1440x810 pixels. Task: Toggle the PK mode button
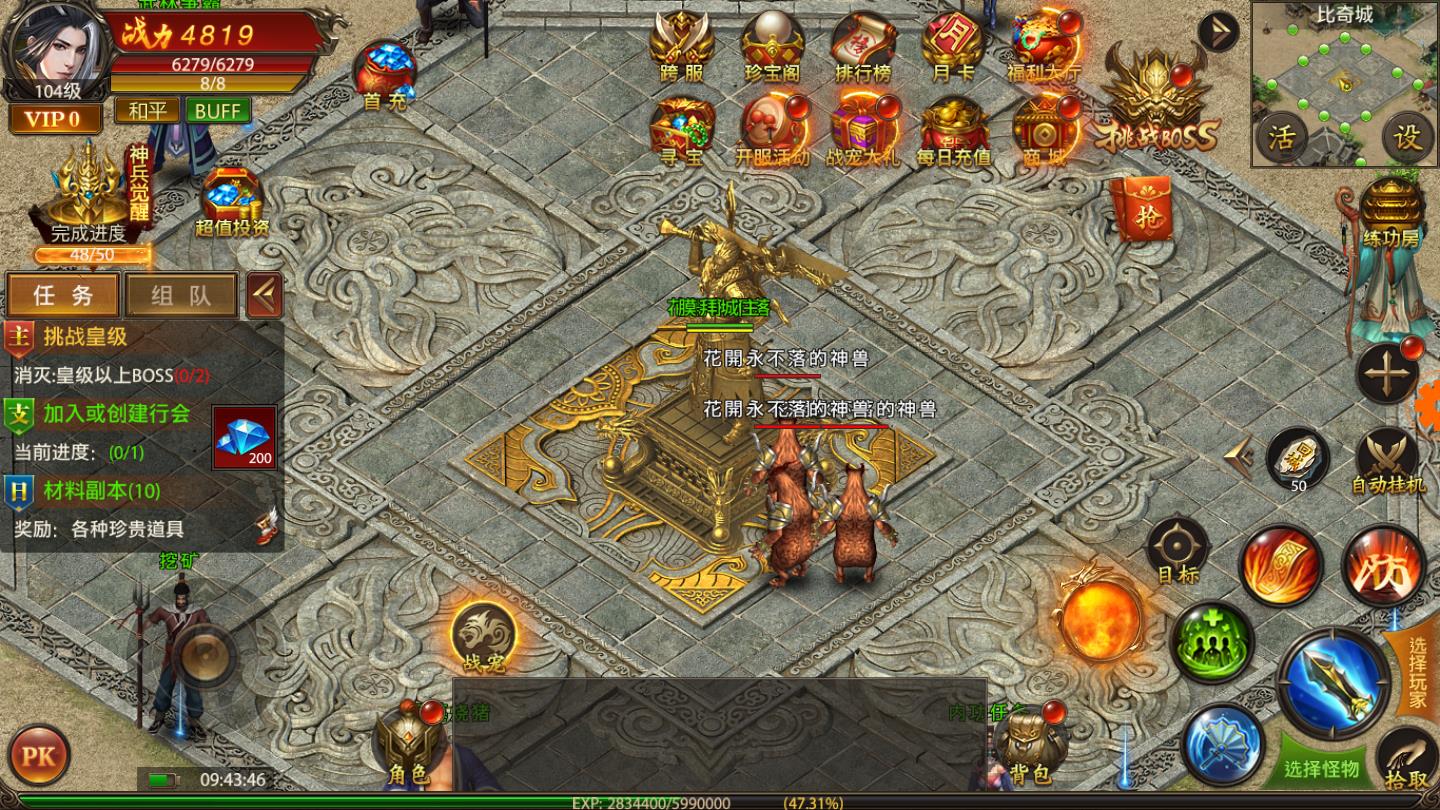pyautogui.click(x=37, y=755)
